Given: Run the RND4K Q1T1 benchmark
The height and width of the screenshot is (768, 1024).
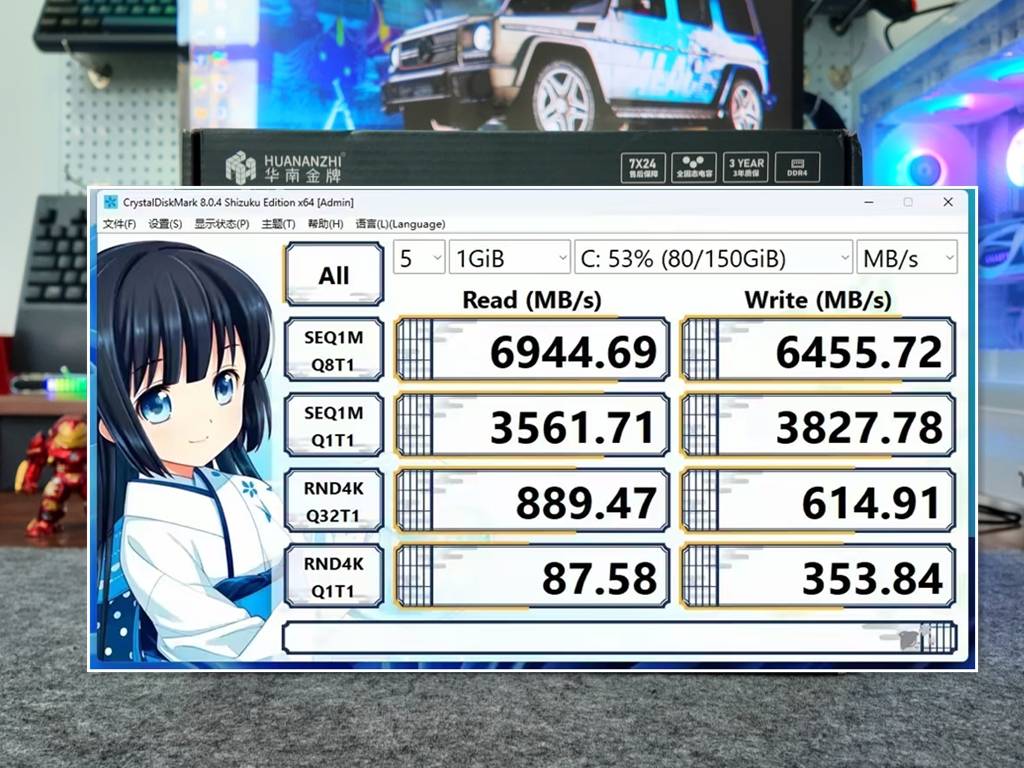Looking at the screenshot, I should pyautogui.click(x=334, y=577).
